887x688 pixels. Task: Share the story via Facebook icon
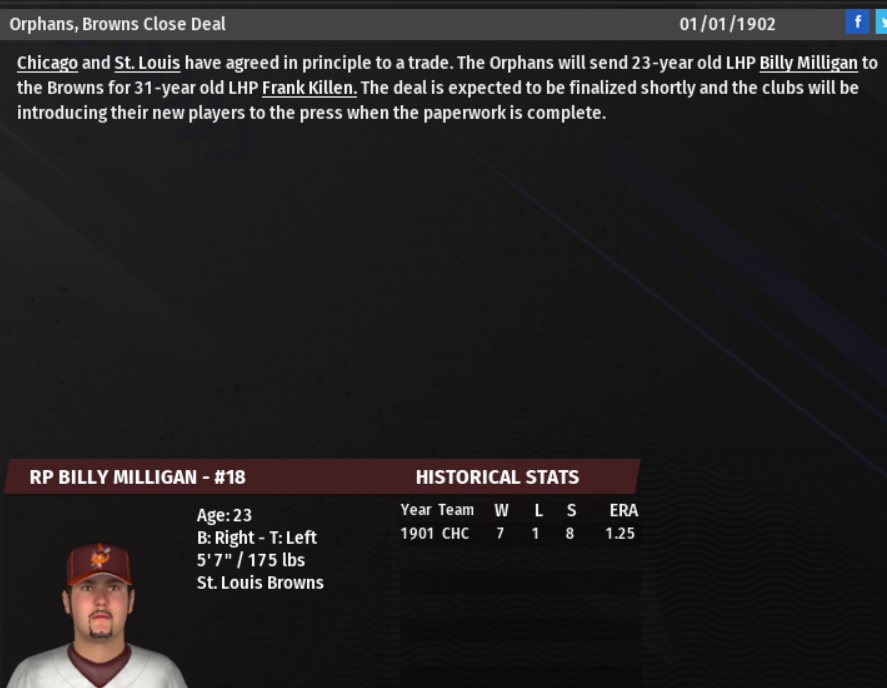coord(857,22)
